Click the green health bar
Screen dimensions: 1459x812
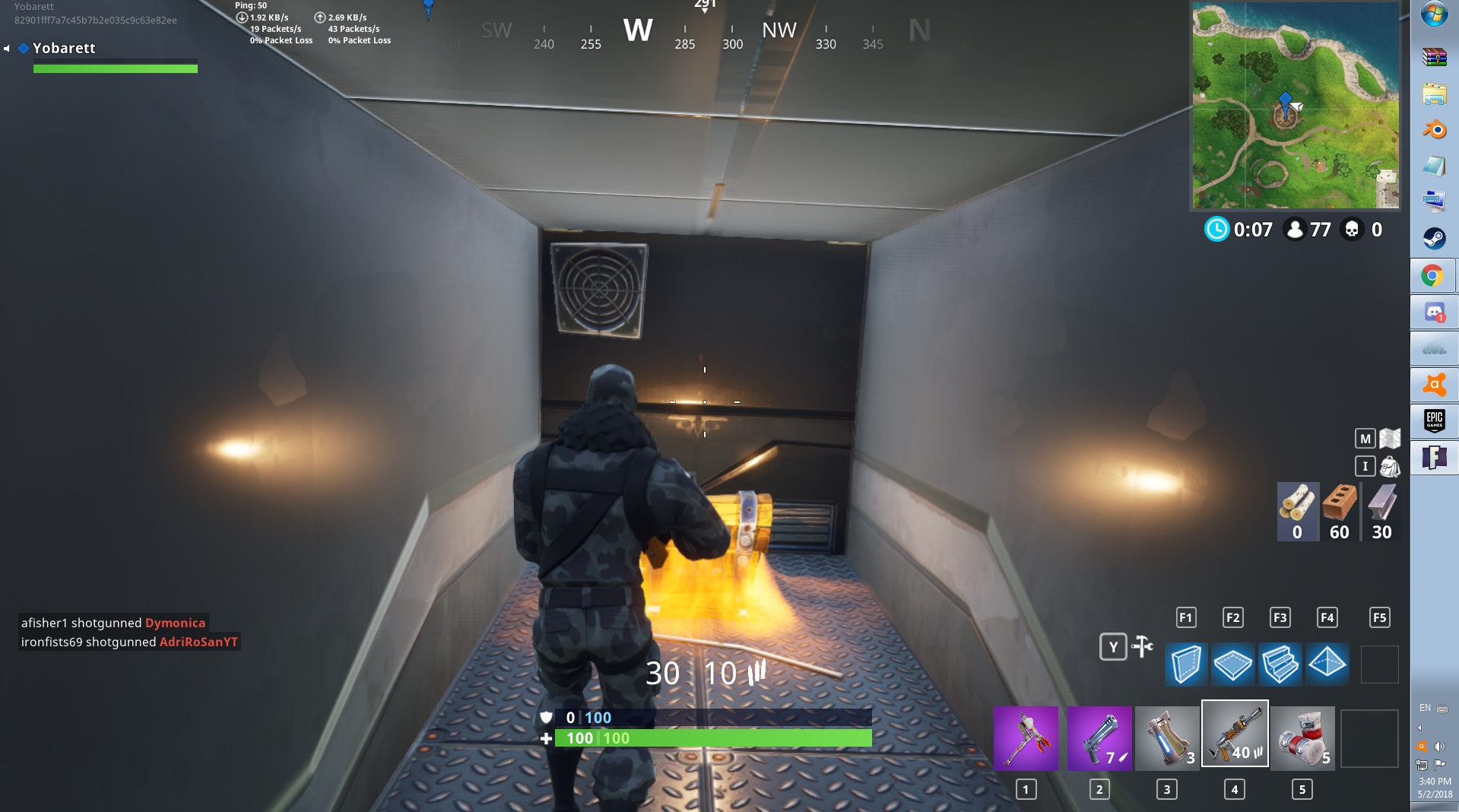(715, 738)
